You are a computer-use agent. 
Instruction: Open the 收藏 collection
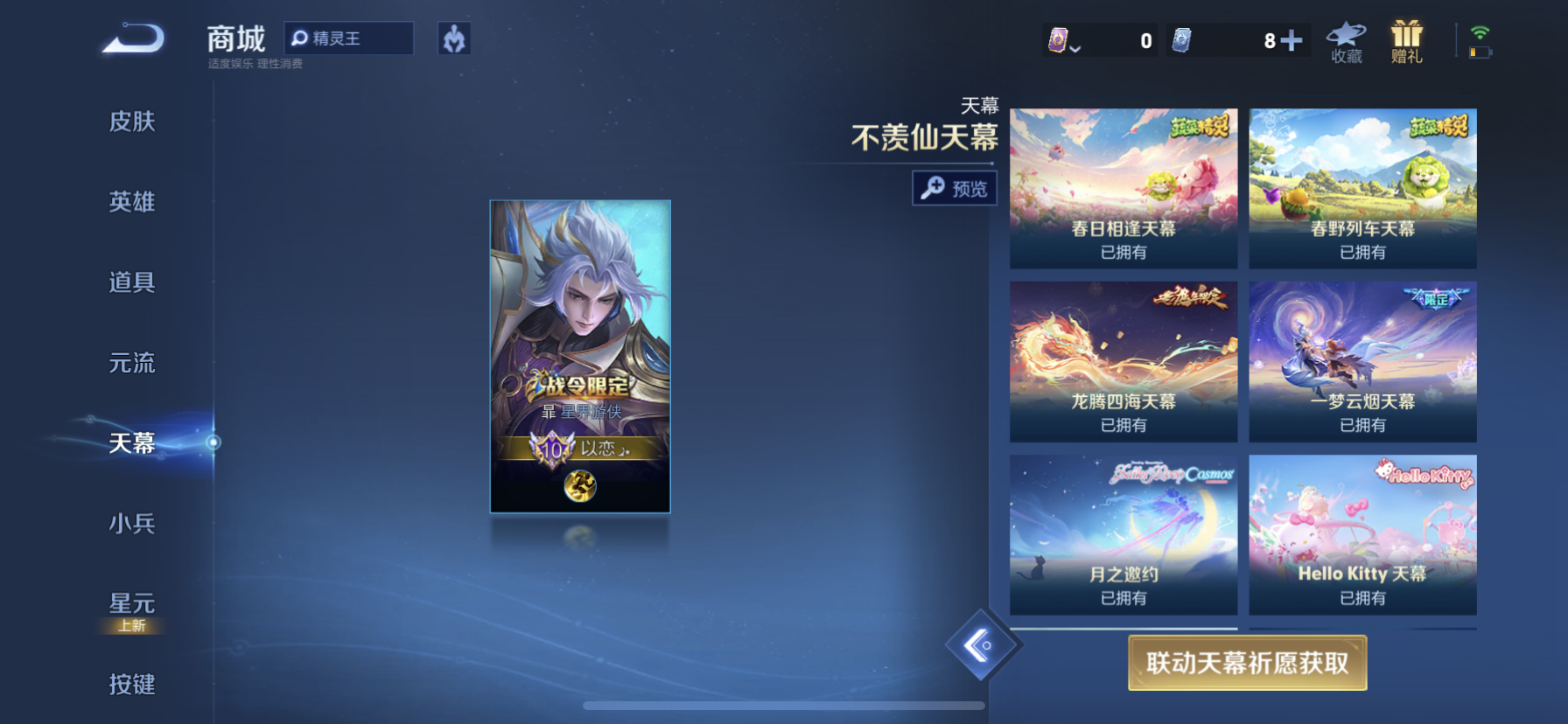1347,43
